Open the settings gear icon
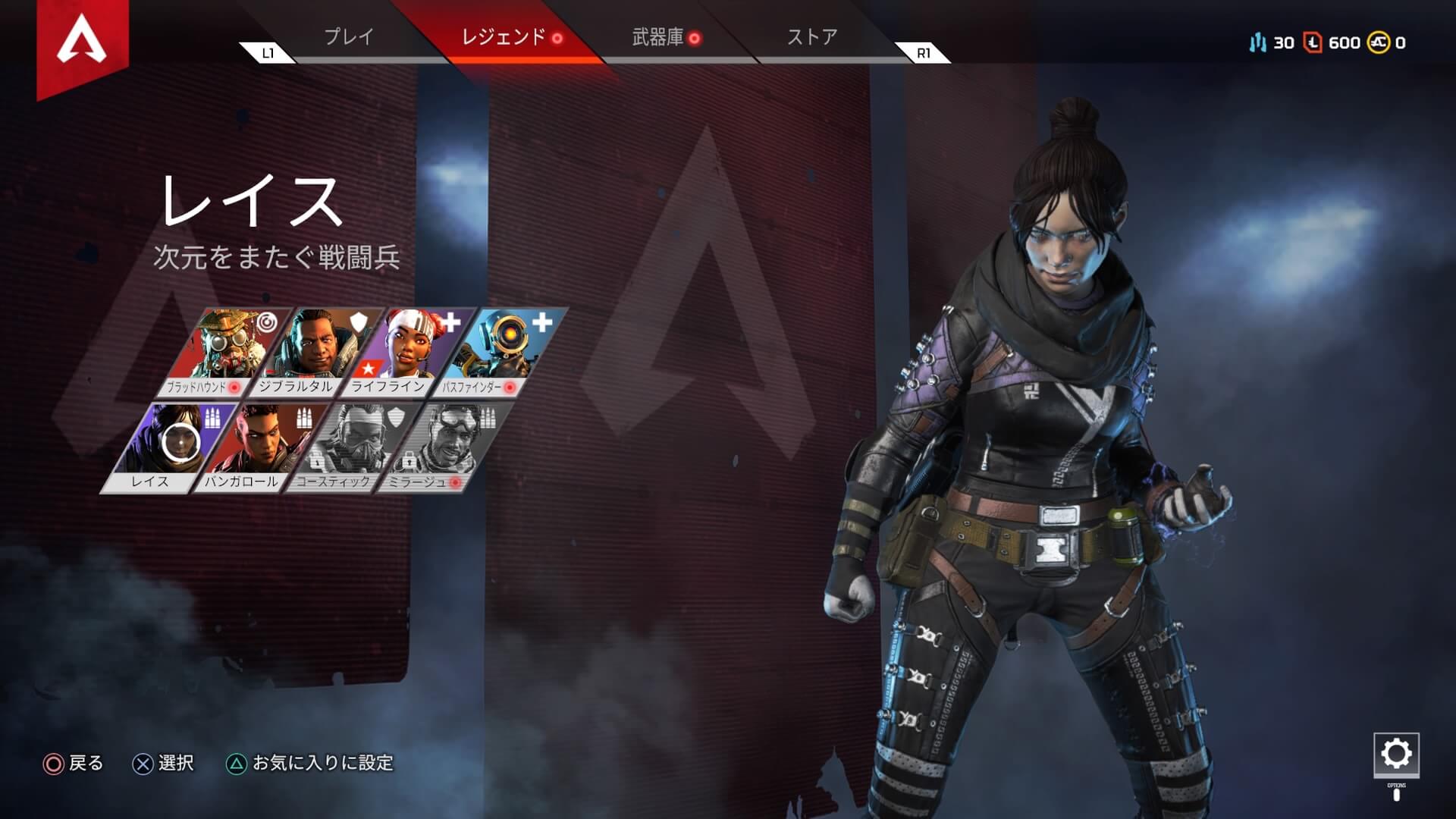Viewport: 1456px width, 819px height. [1396, 754]
